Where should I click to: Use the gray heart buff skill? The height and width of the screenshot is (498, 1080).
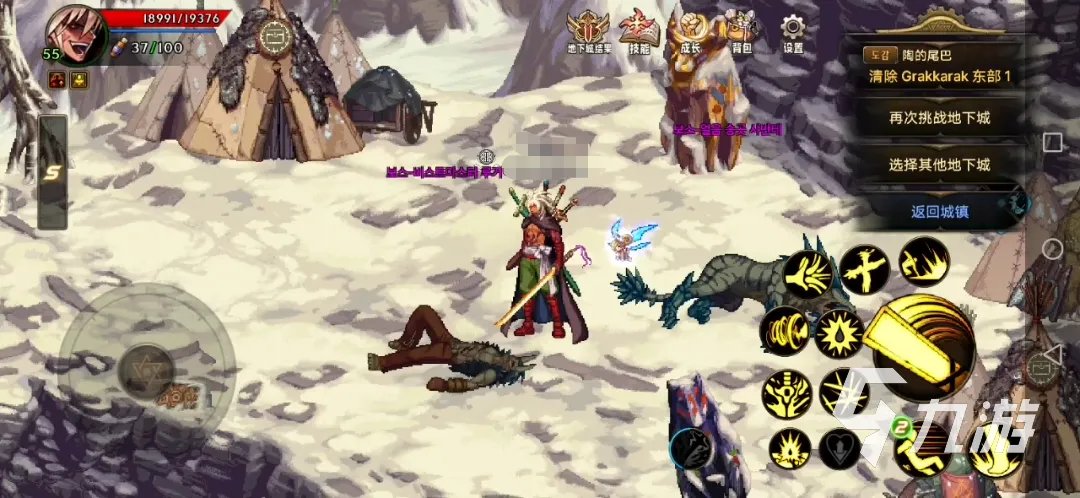[839, 449]
